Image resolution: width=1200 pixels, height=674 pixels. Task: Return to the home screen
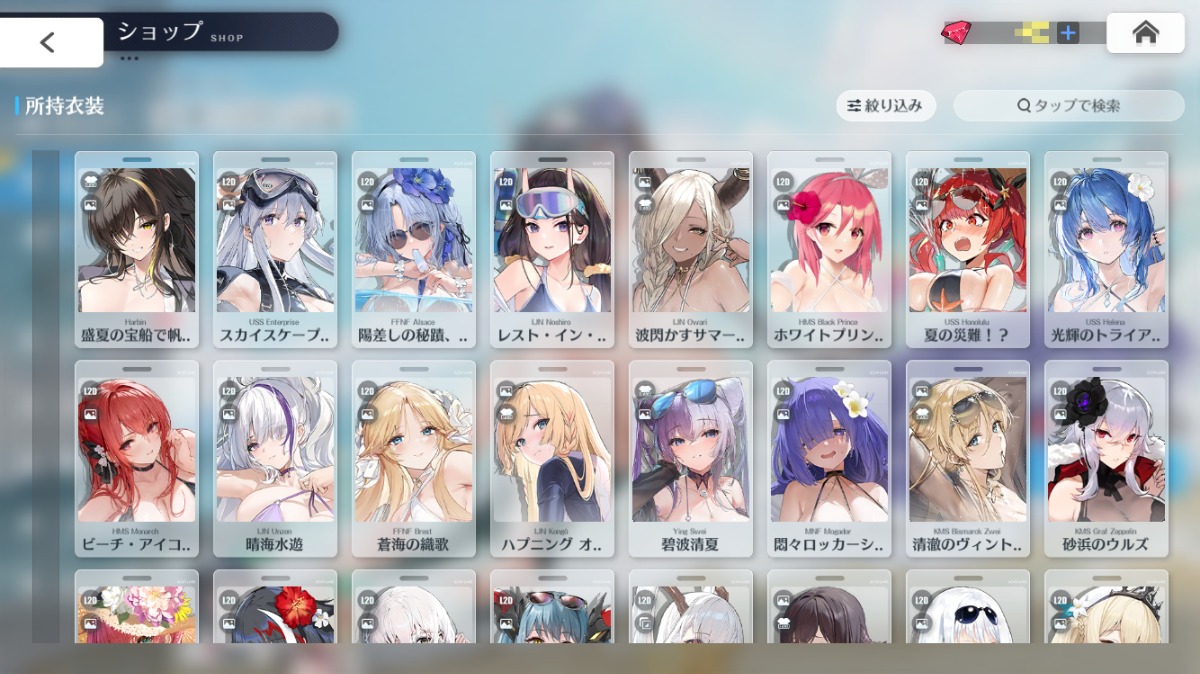coord(1145,33)
